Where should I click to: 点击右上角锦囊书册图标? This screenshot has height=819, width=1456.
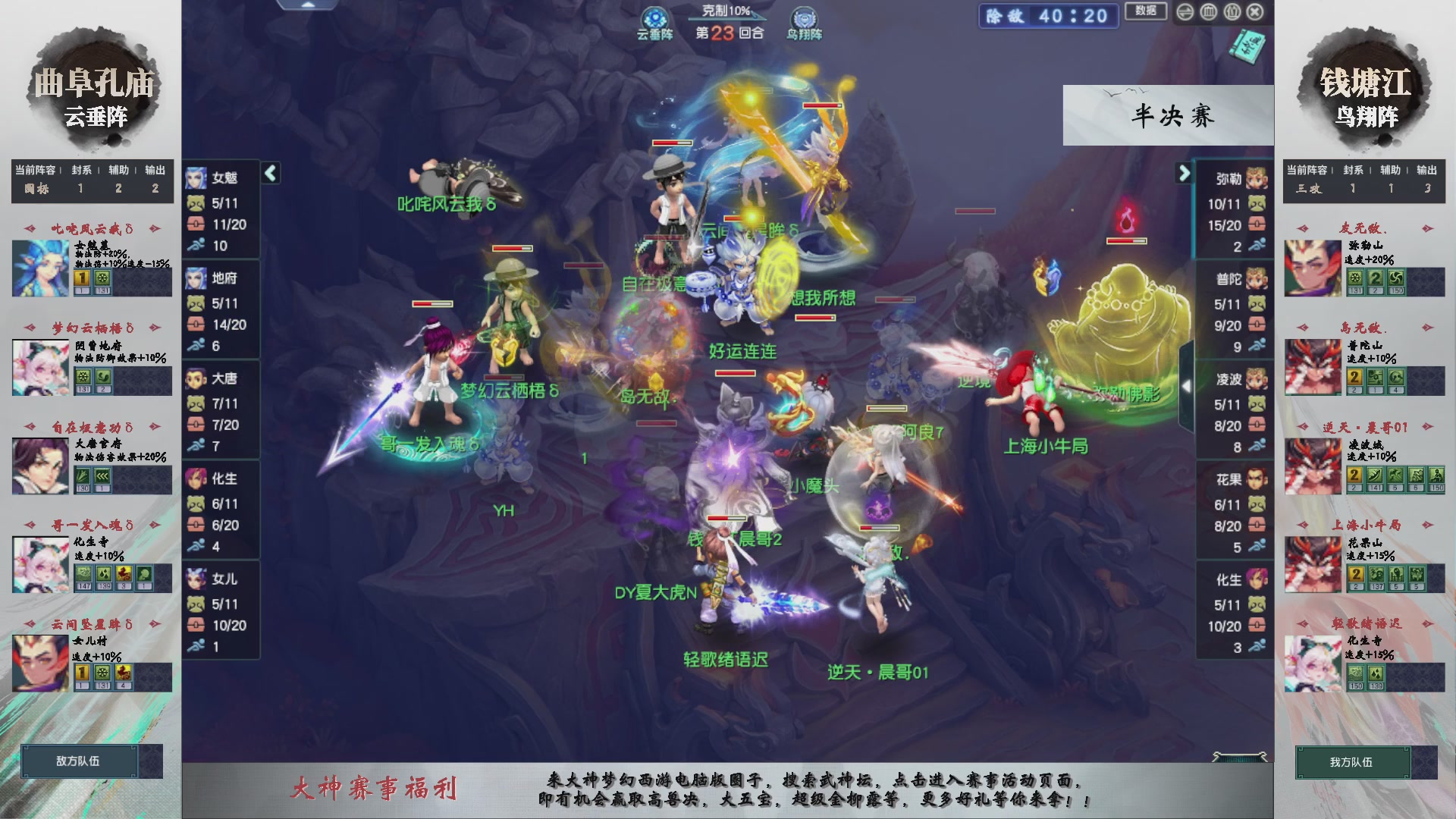click(x=1247, y=47)
